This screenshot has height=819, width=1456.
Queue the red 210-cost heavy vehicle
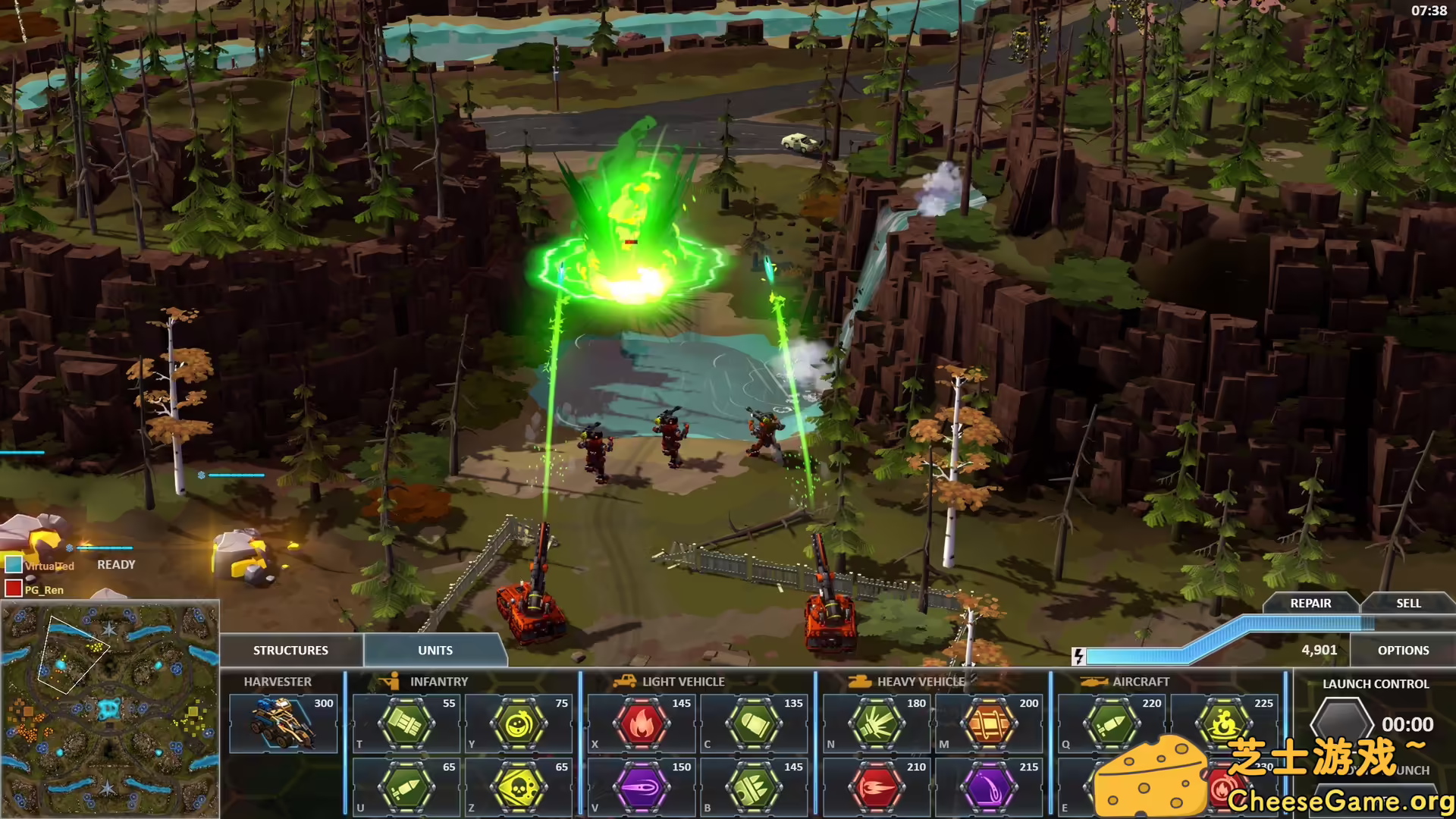tap(877, 787)
